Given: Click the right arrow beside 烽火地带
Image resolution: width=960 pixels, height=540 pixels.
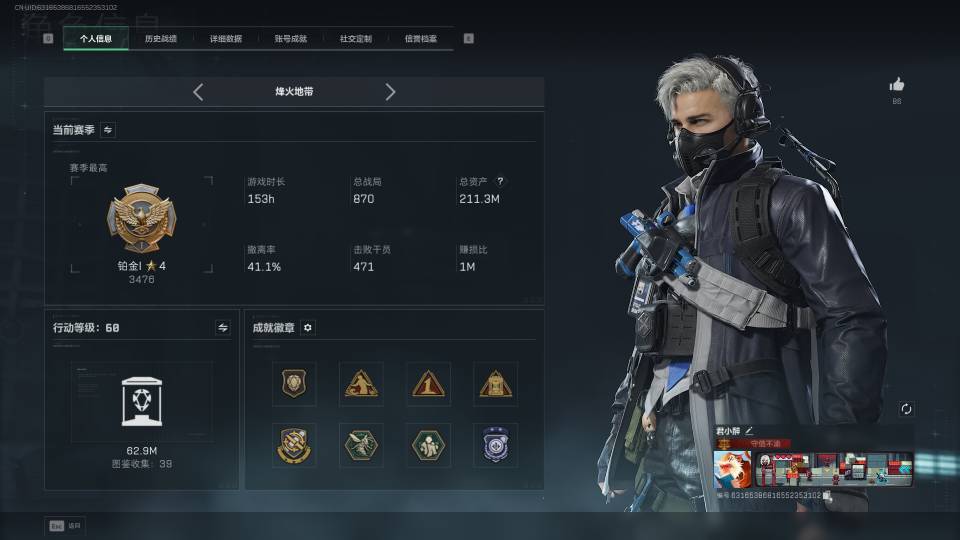Looking at the screenshot, I should (x=390, y=92).
